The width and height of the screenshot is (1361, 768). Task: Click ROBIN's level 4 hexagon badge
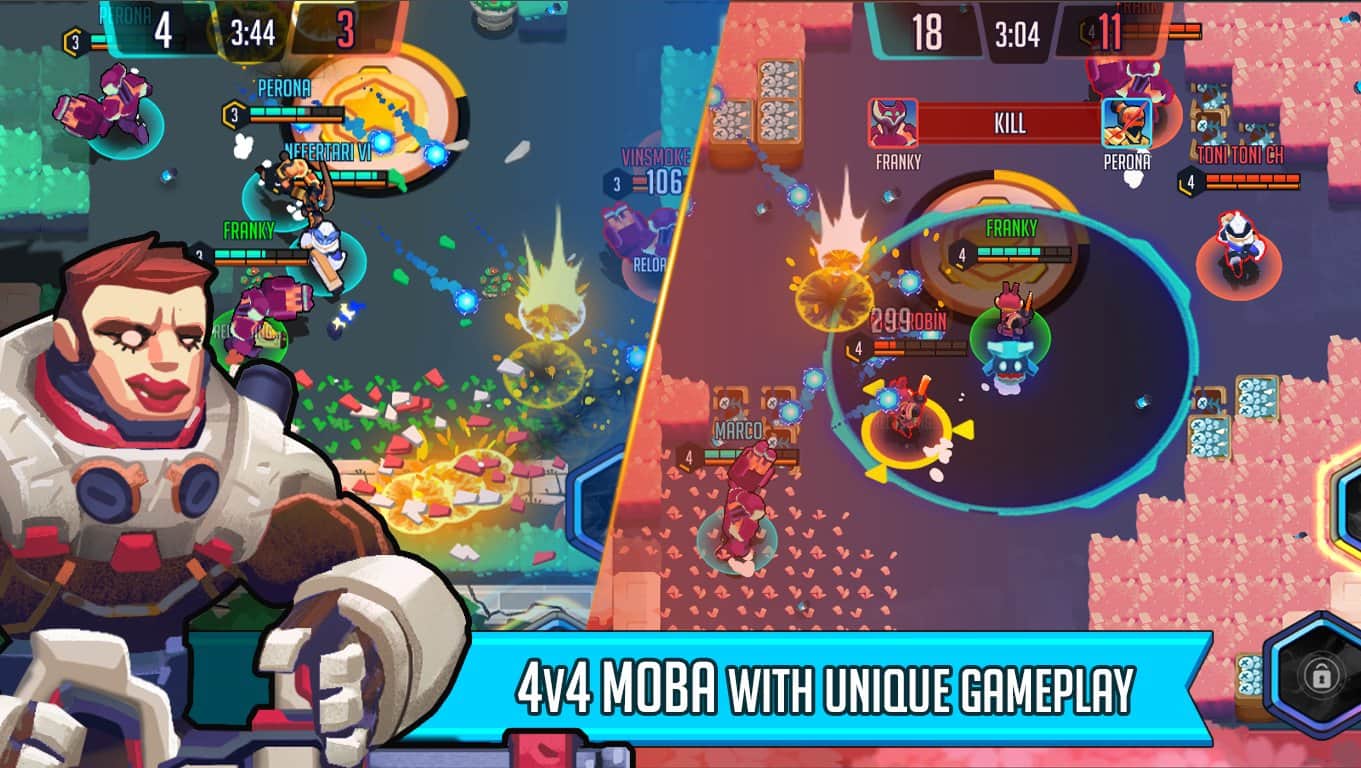(x=857, y=349)
